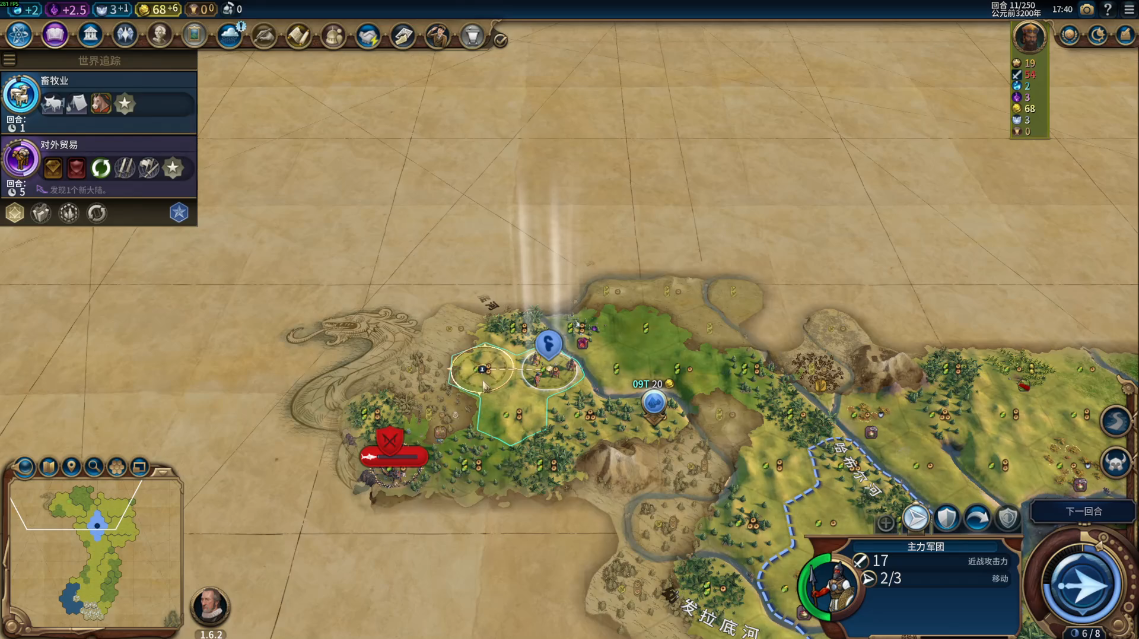Open the great people portrait icon
1139x639 pixels.
[160, 36]
